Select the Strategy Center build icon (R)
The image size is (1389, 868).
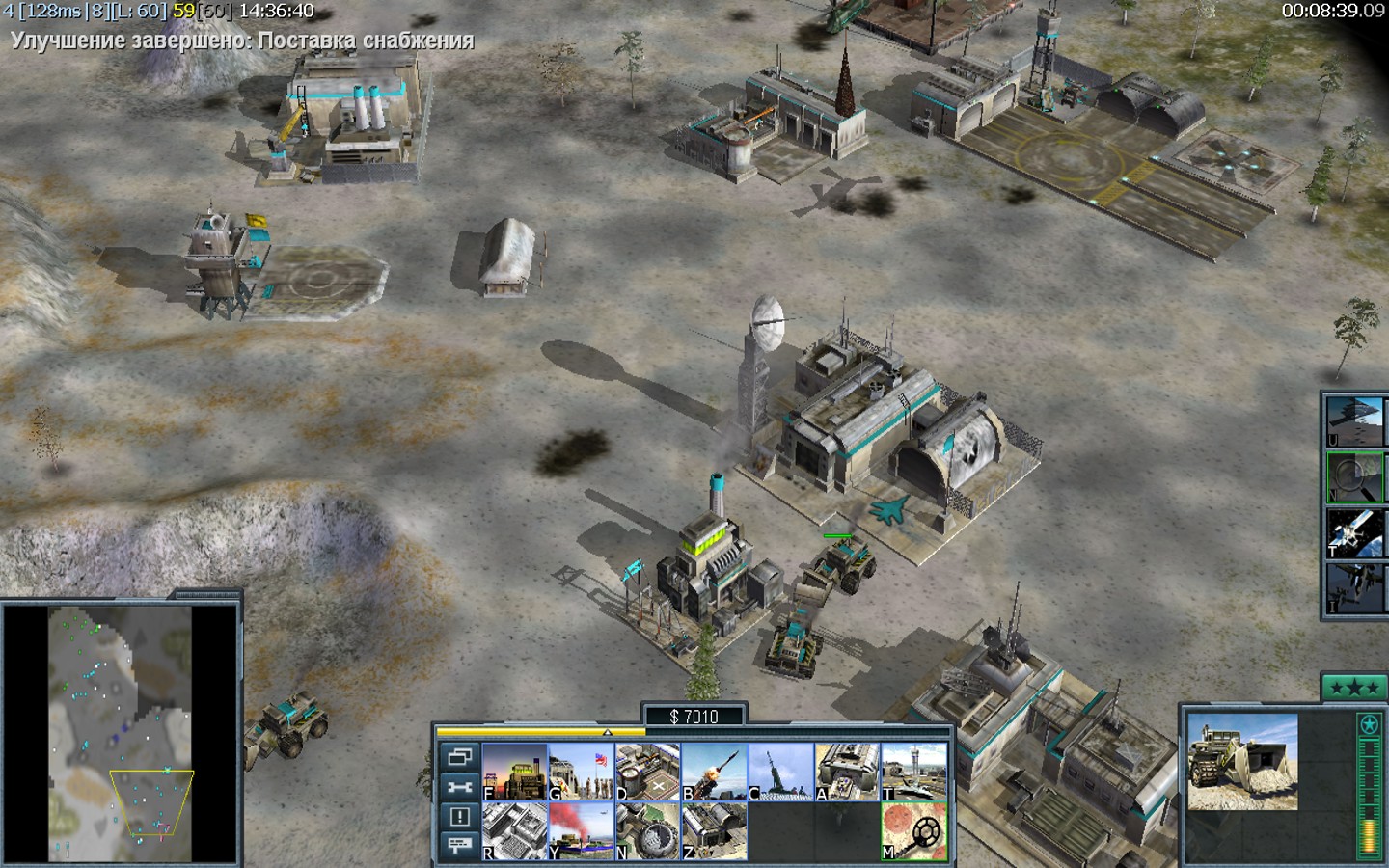tap(514, 830)
